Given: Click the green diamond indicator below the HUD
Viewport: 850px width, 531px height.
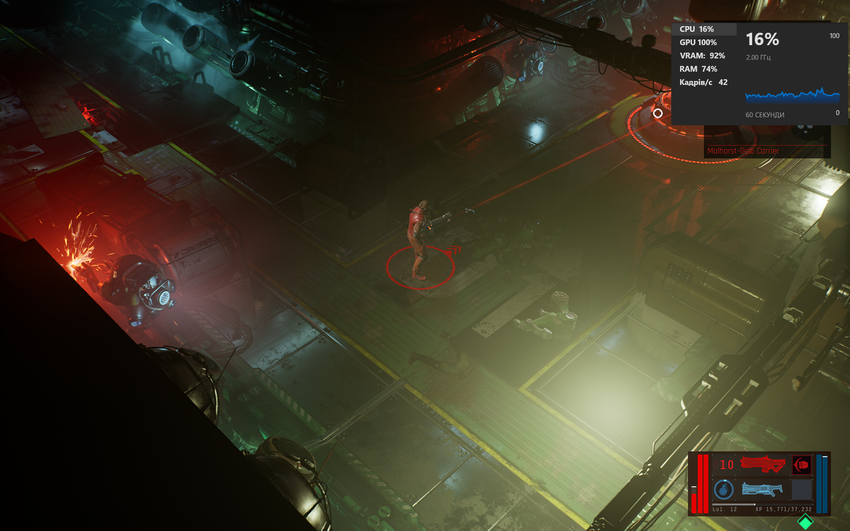Looking at the screenshot, I should click(804, 522).
